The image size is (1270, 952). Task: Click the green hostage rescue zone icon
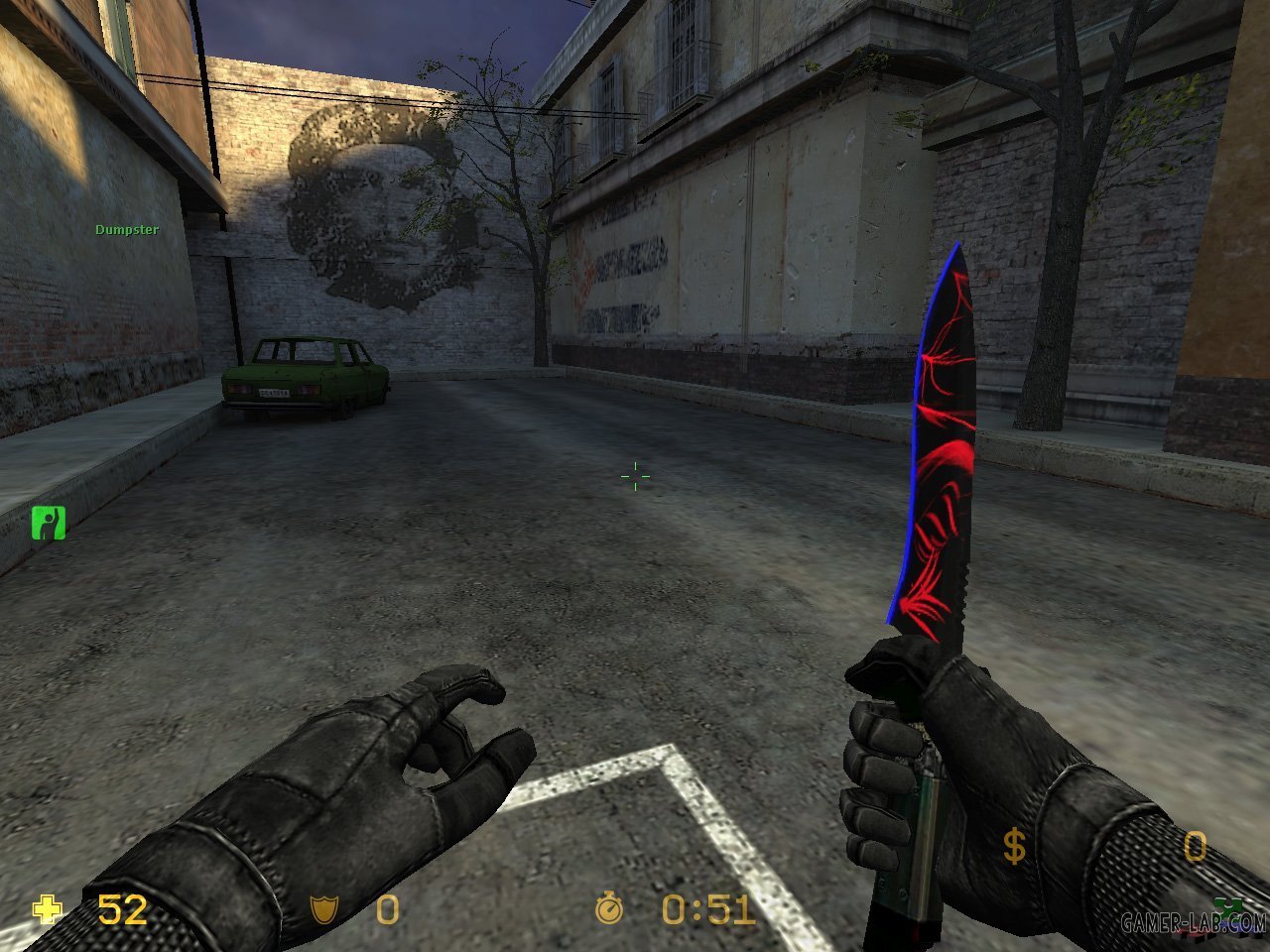[x=47, y=522]
